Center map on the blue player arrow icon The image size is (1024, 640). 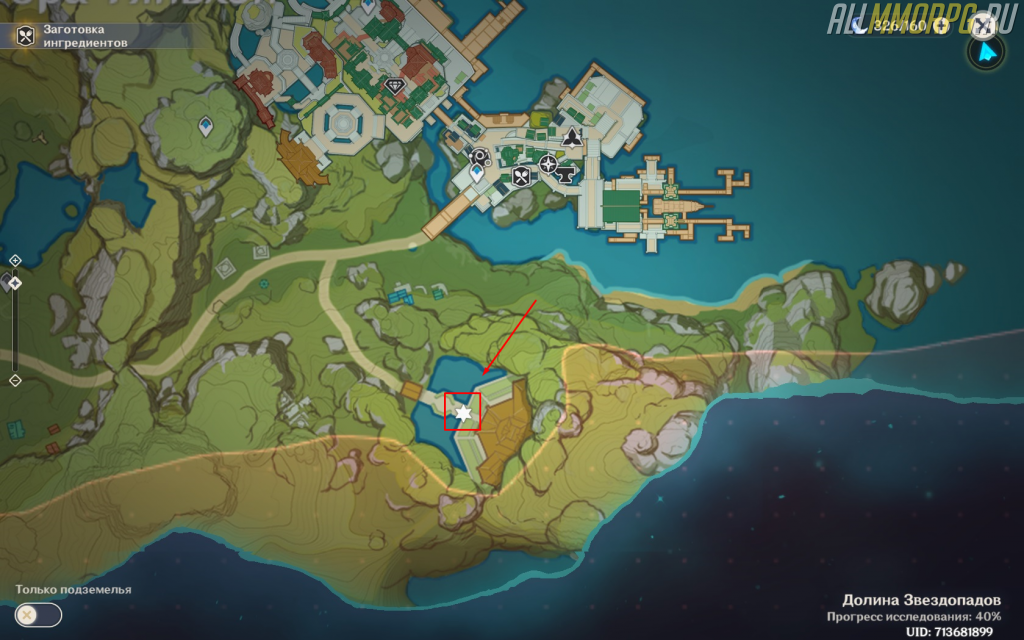[x=987, y=53]
